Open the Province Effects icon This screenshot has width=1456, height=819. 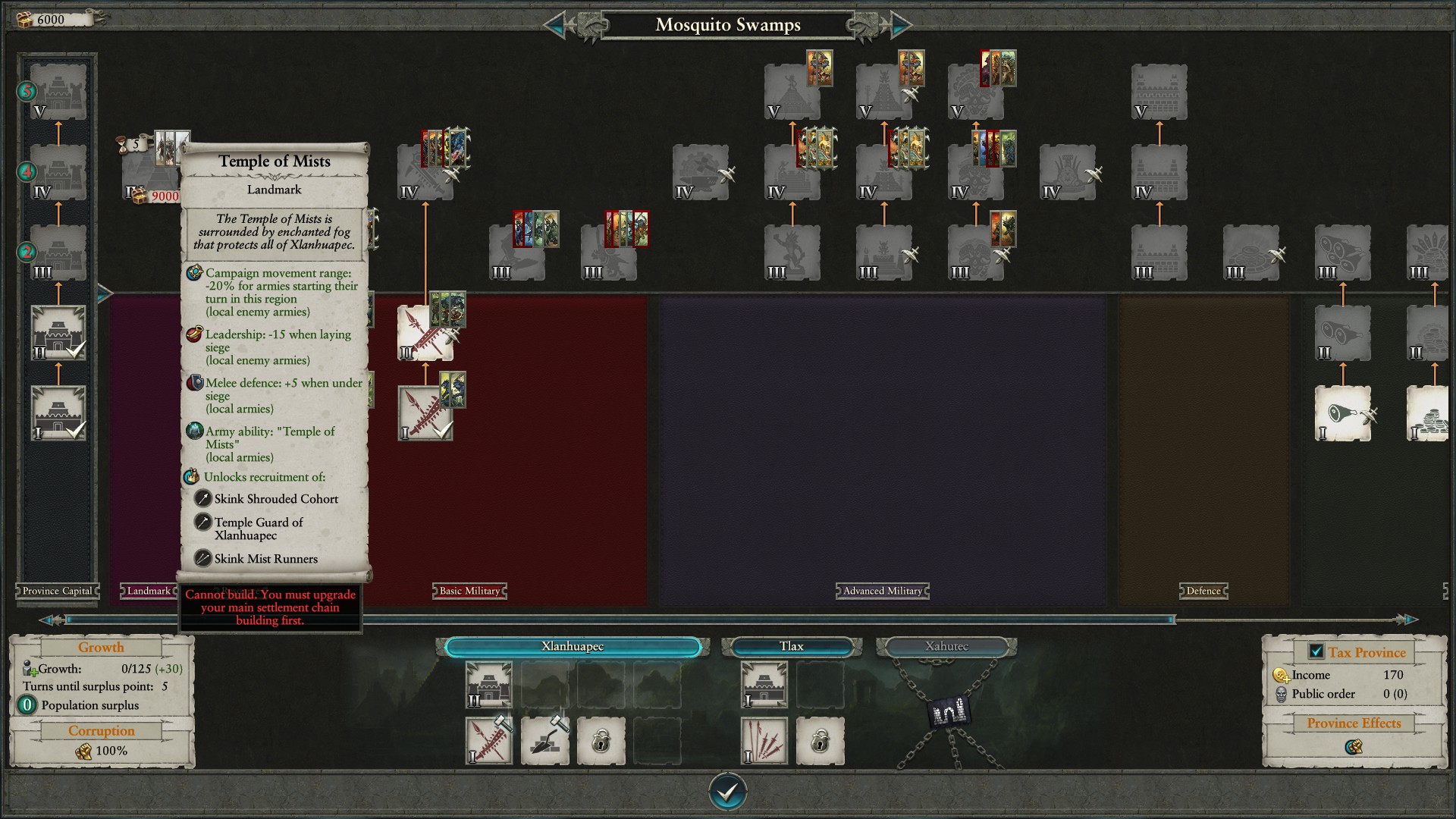tap(1354, 747)
